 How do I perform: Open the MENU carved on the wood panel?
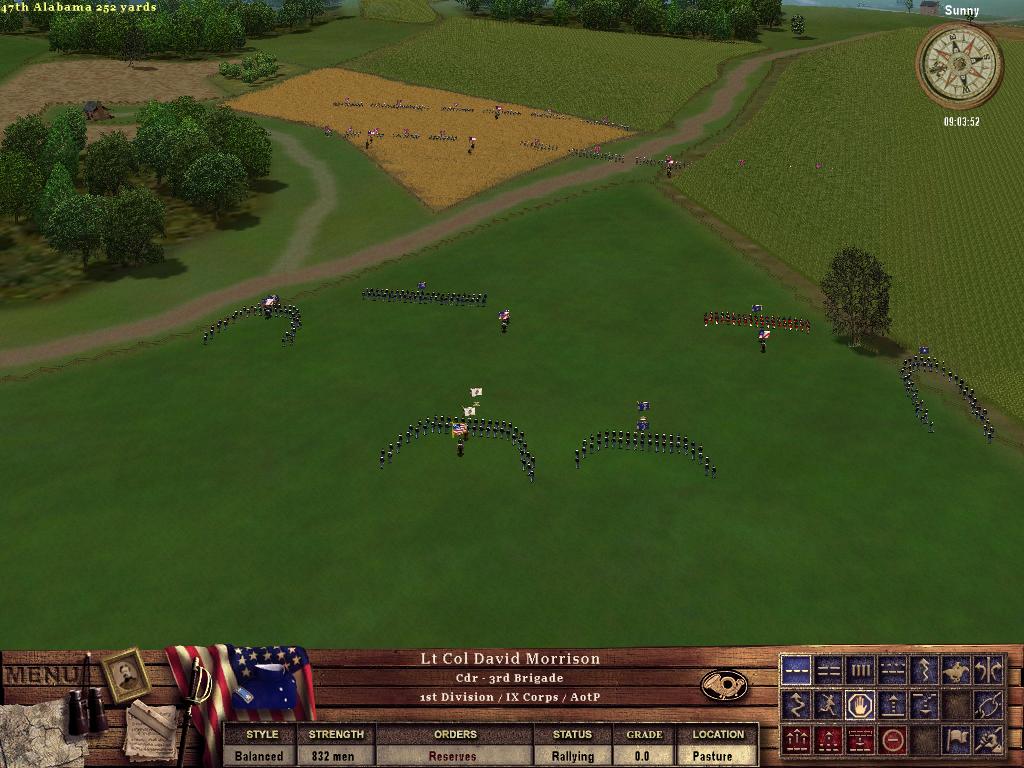click(x=40, y=675)
